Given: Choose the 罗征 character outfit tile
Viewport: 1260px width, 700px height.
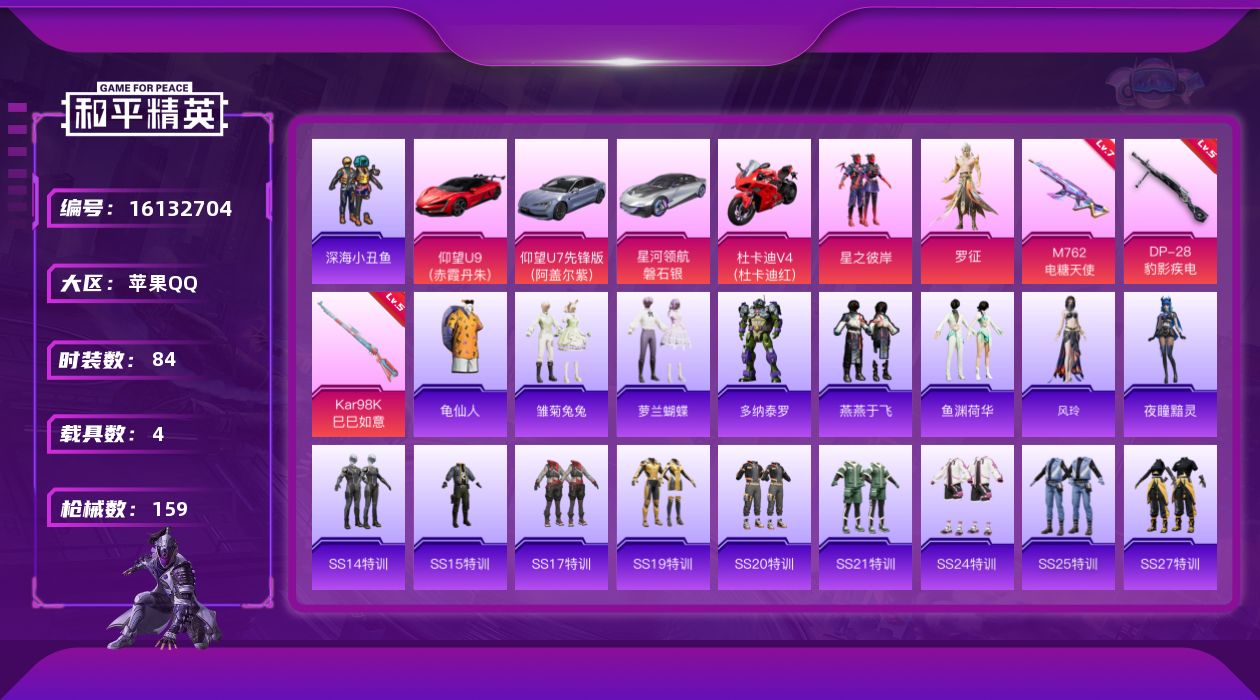Looking at the screenshot, I should pyautogui.click(x=967, y=210).
